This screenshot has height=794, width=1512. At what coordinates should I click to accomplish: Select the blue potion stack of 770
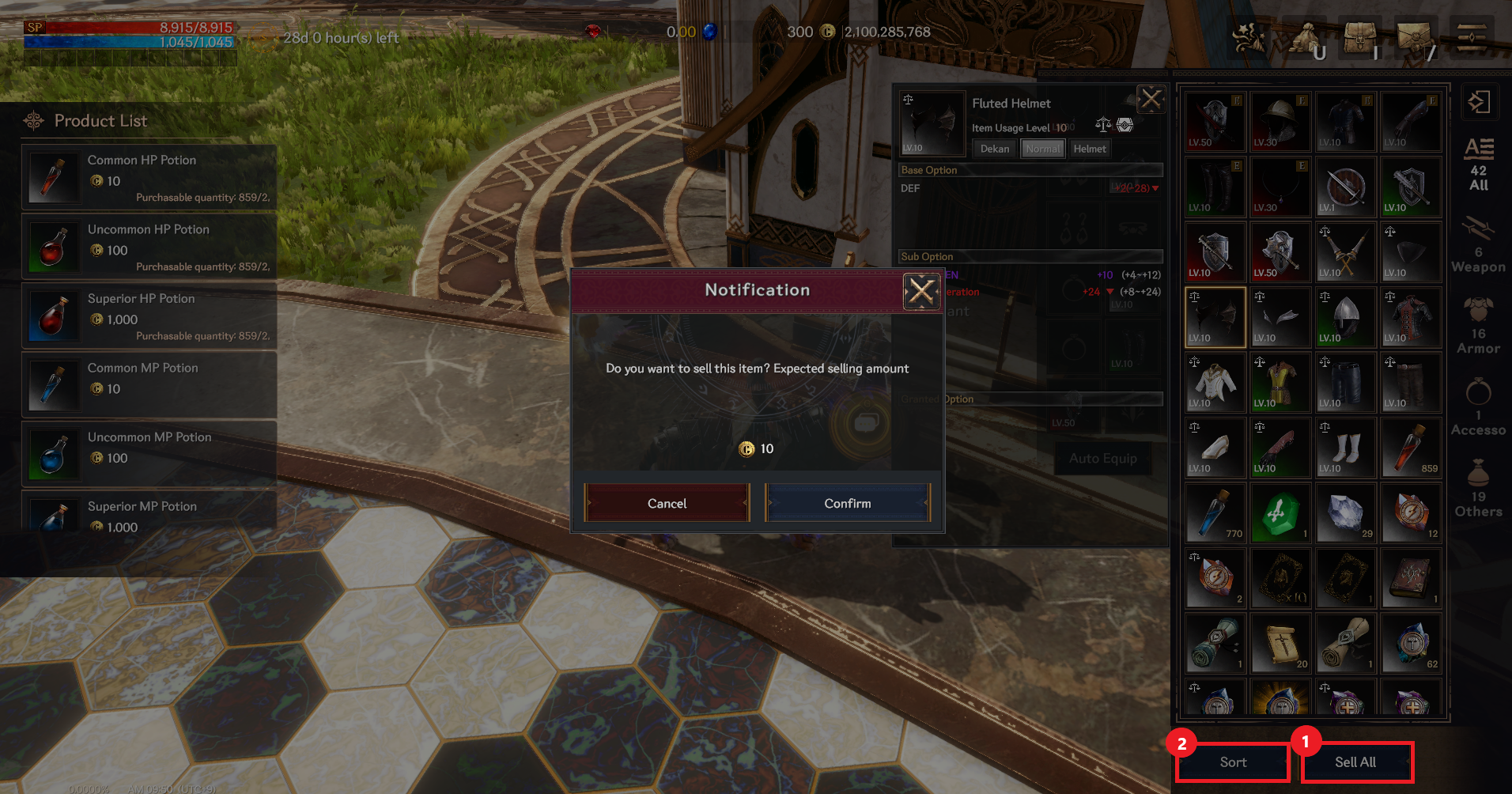1215,514
